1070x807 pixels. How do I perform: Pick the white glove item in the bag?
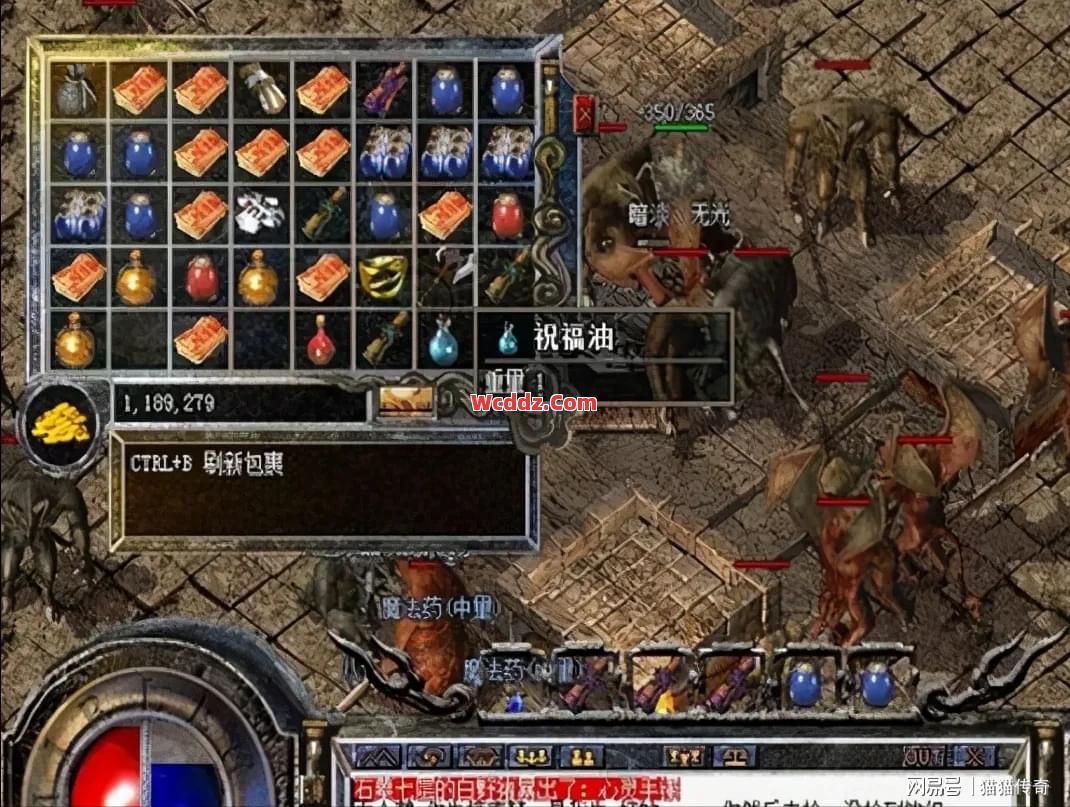[261, 91]
